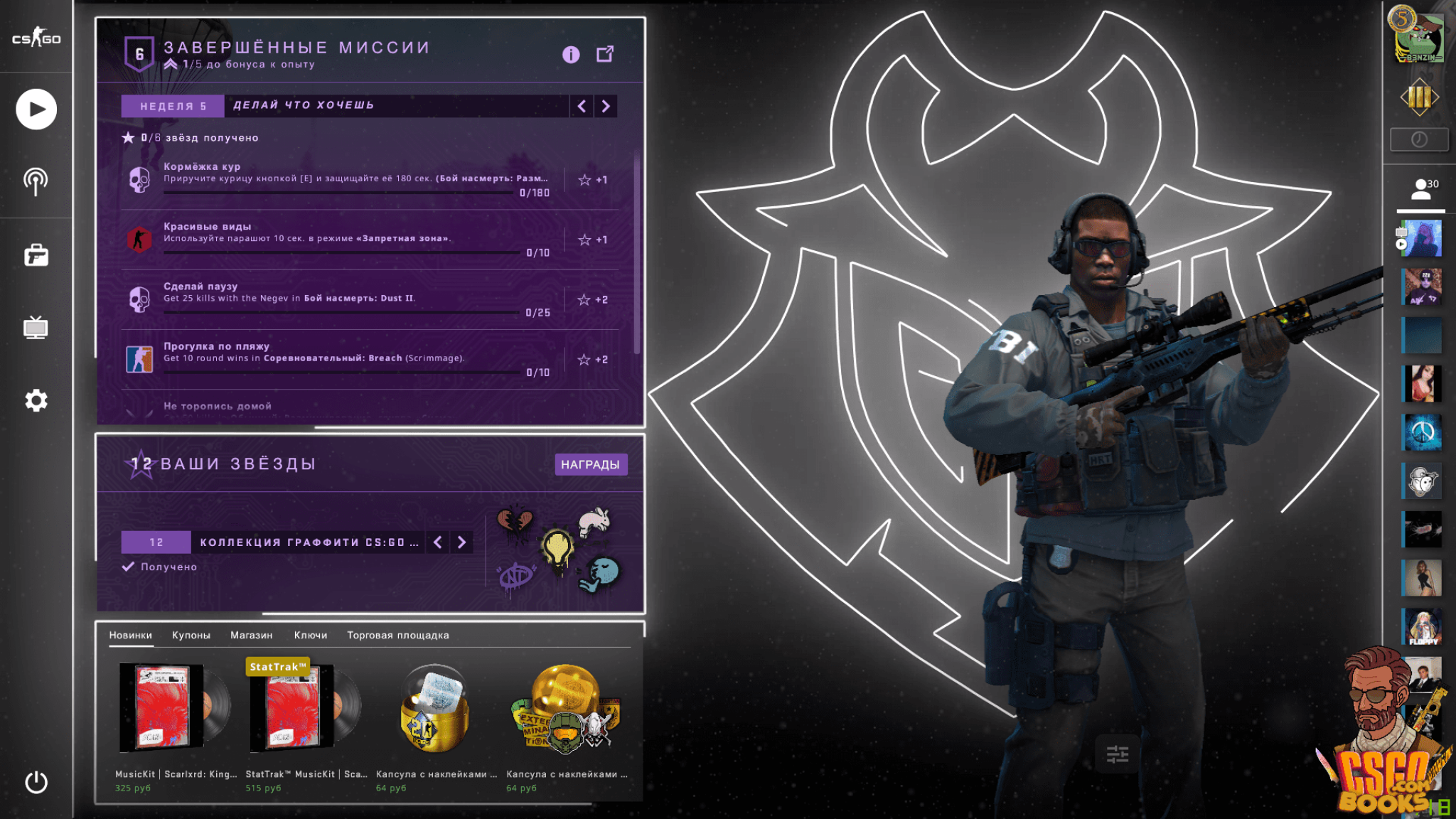Select the Сделай паузу Negev mission
This screenshot has width=1456, height=819.
355,299
